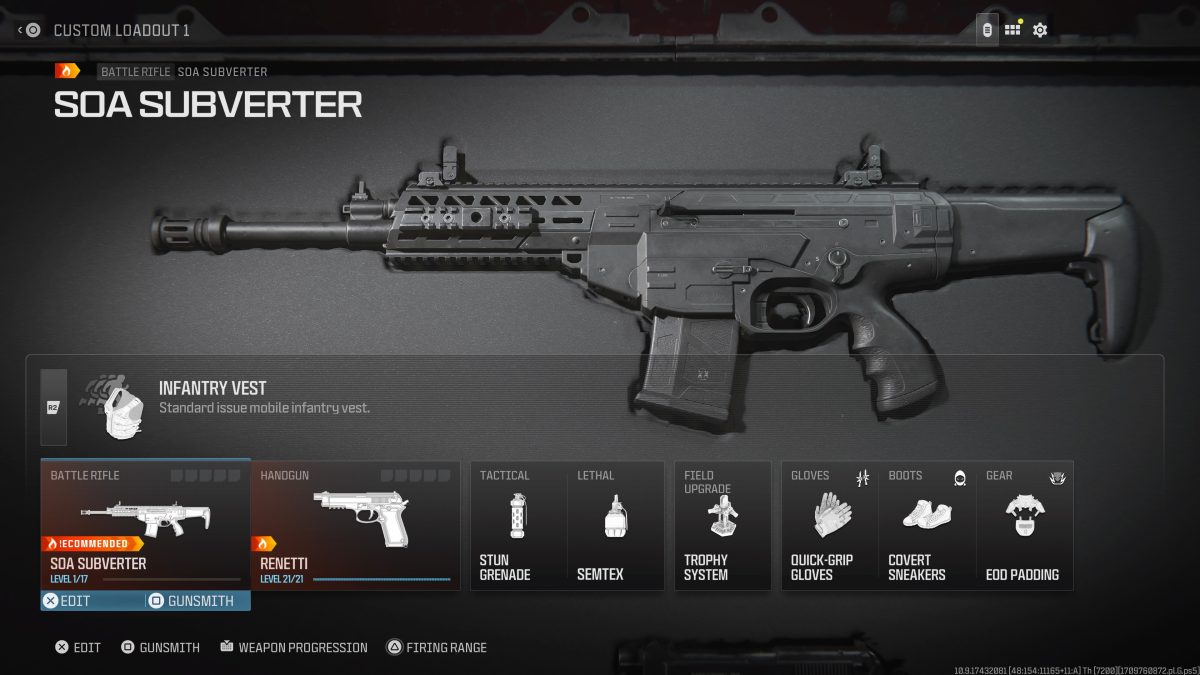Click Edit under the battle rifle card

68,601
